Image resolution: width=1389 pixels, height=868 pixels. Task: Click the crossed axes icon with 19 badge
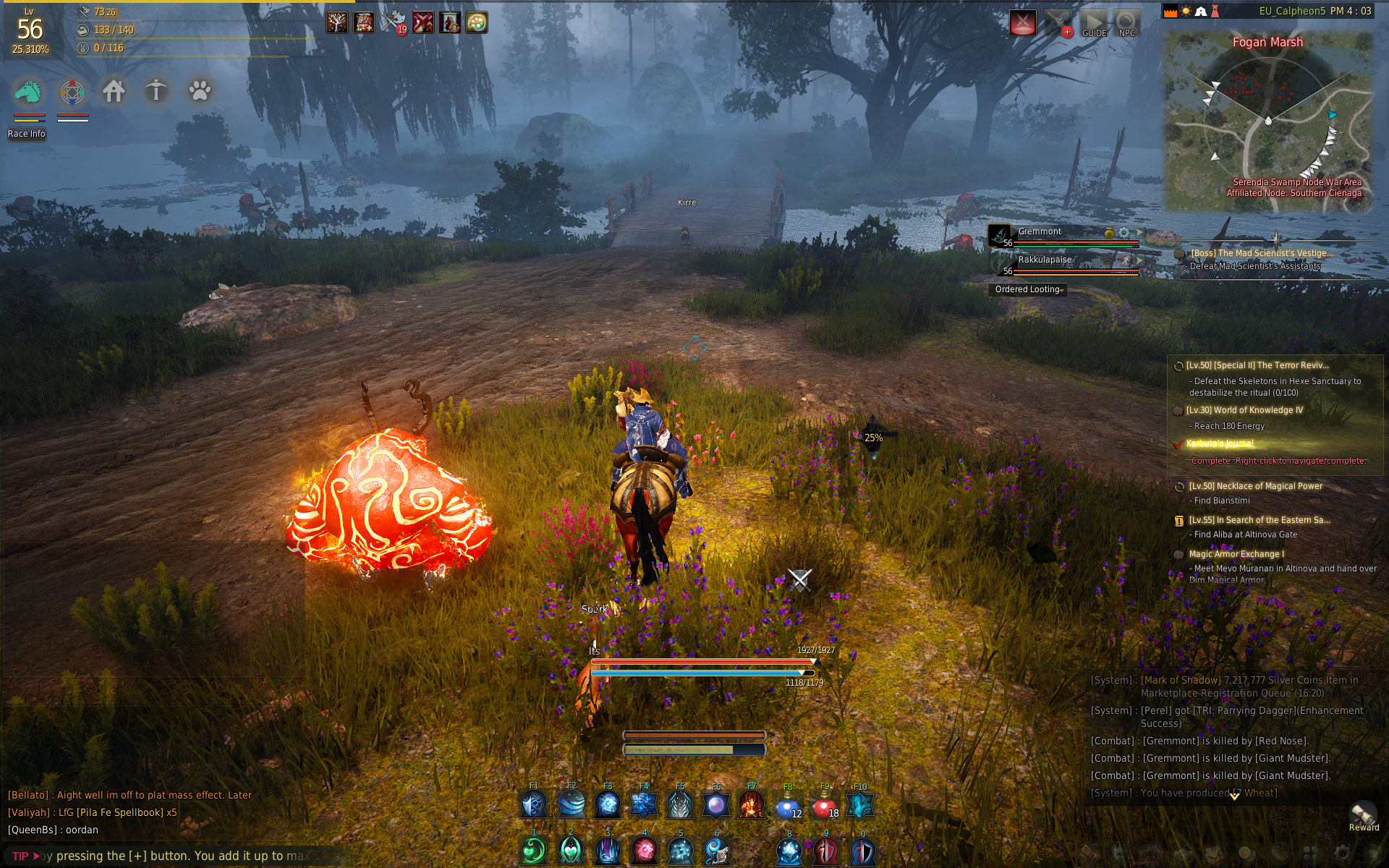point(393,22)
